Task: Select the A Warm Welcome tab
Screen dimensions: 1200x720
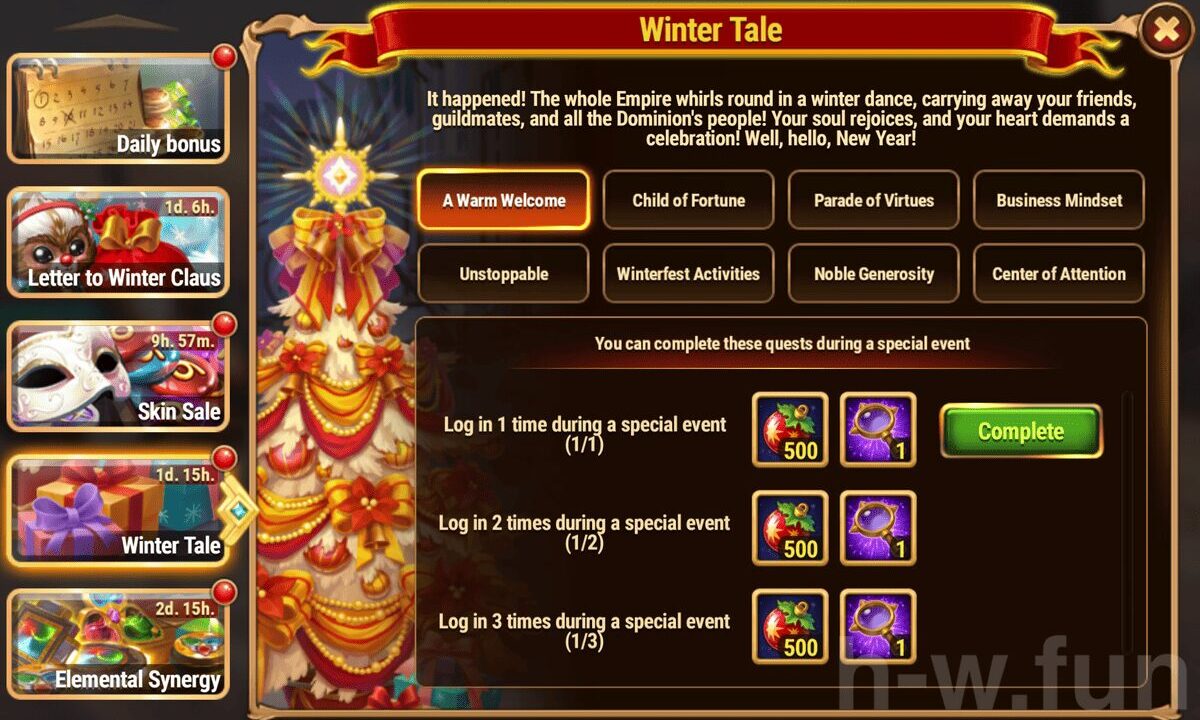Action: pos(504,200)
